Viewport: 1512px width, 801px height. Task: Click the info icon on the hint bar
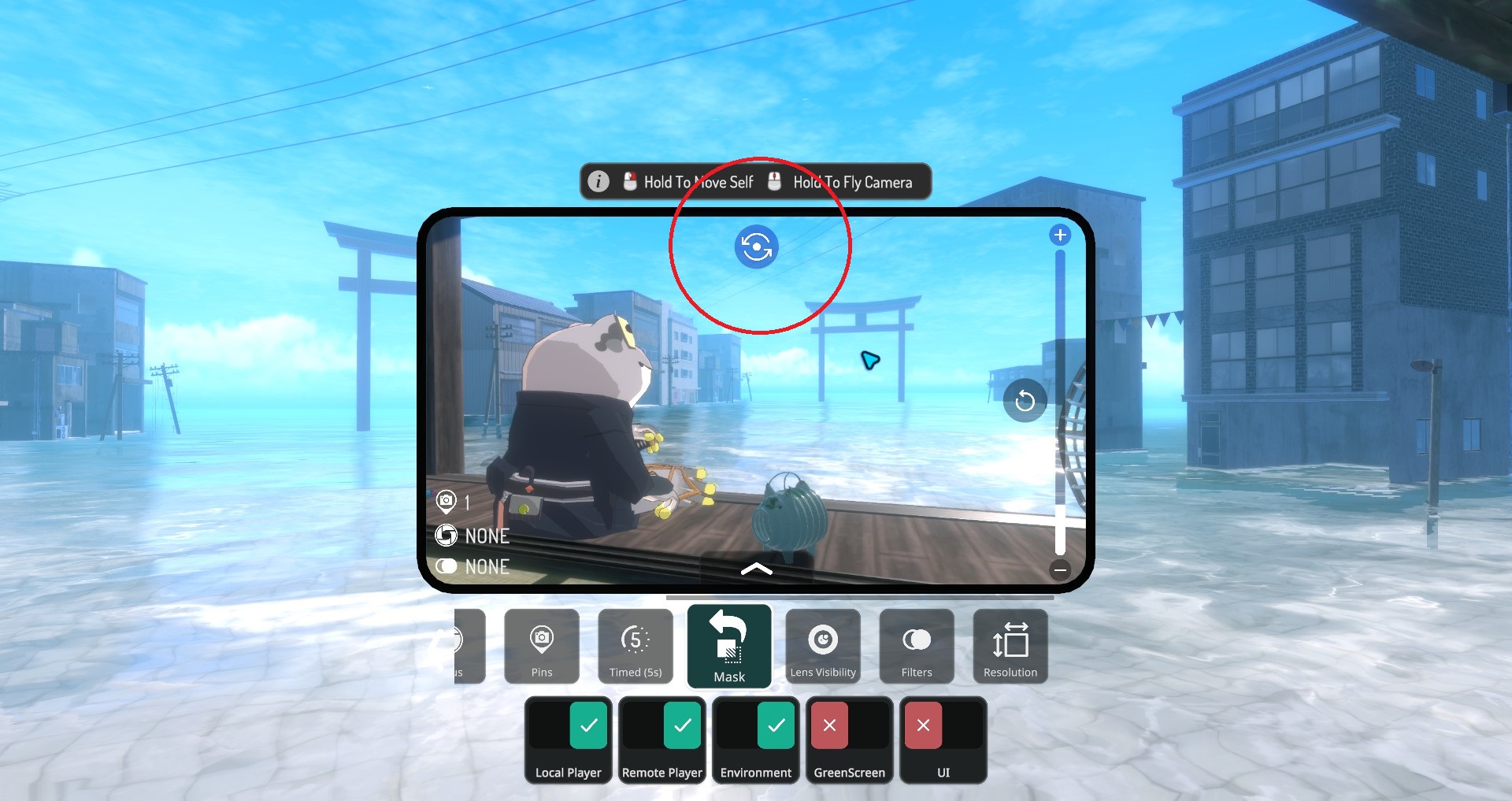coord(598,181)
